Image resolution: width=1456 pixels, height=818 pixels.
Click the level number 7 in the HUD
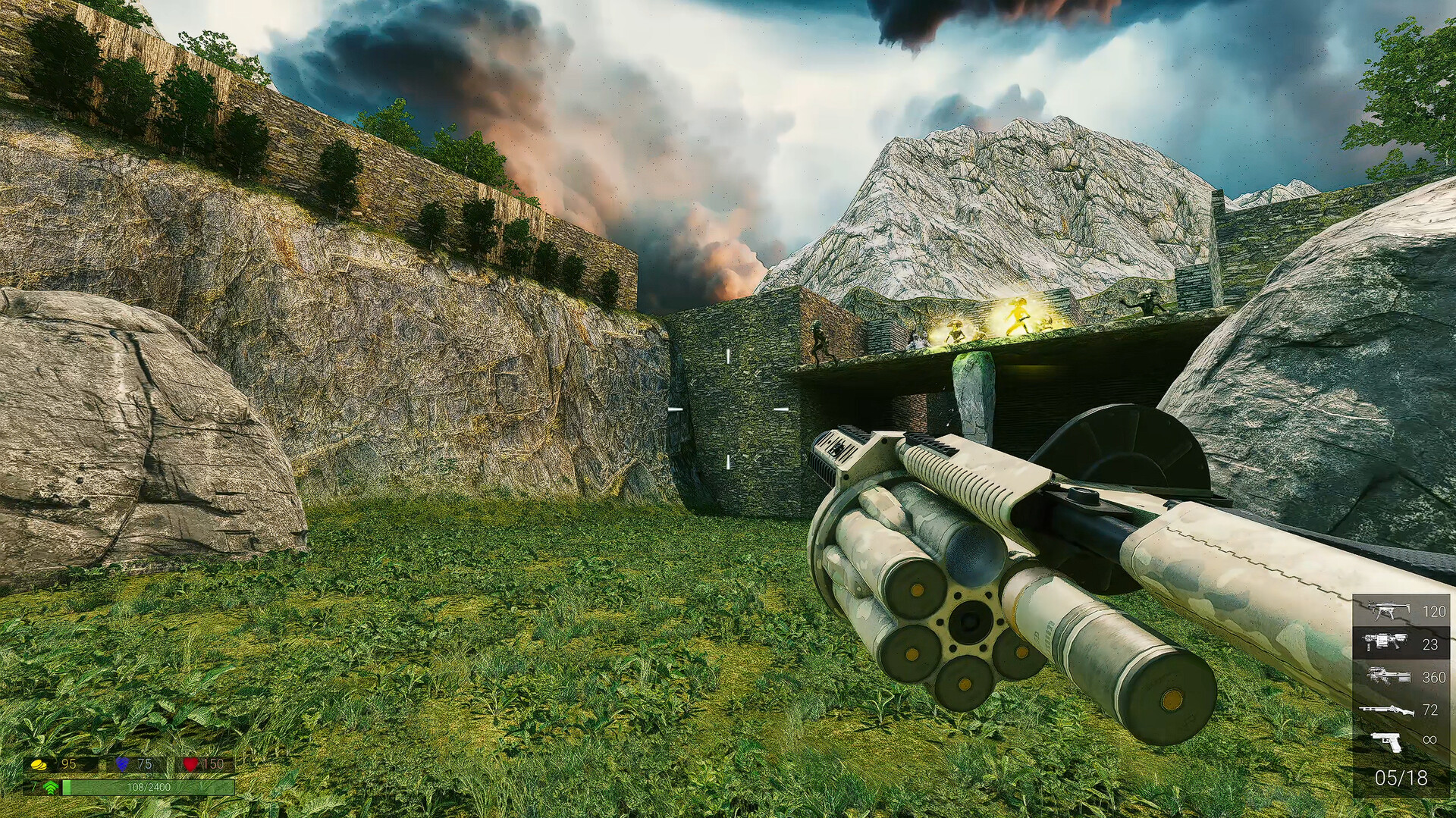coord(33,787)
